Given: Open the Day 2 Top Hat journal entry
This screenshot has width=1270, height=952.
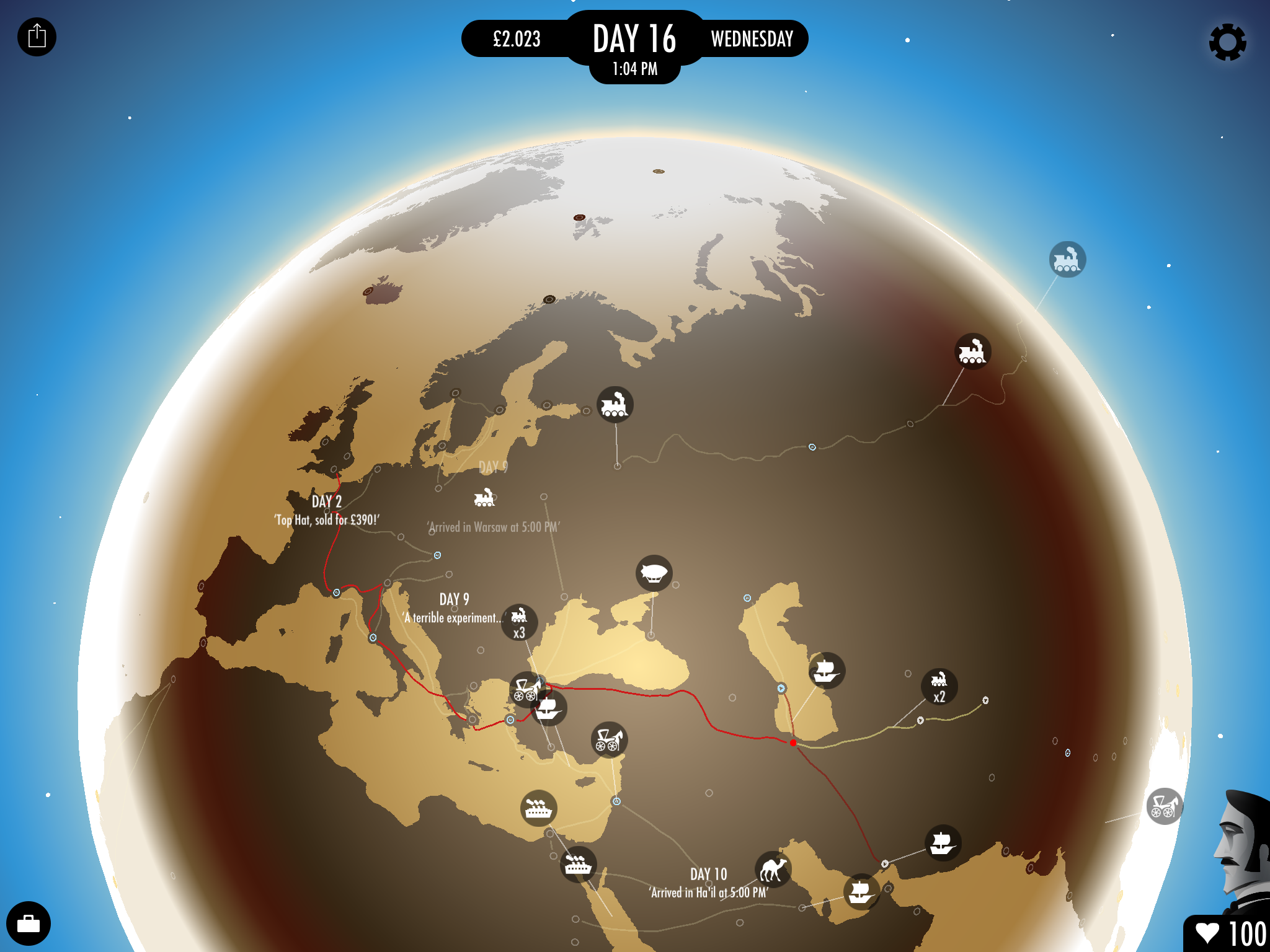Looking at the screenshot, I should pos(327,511).
